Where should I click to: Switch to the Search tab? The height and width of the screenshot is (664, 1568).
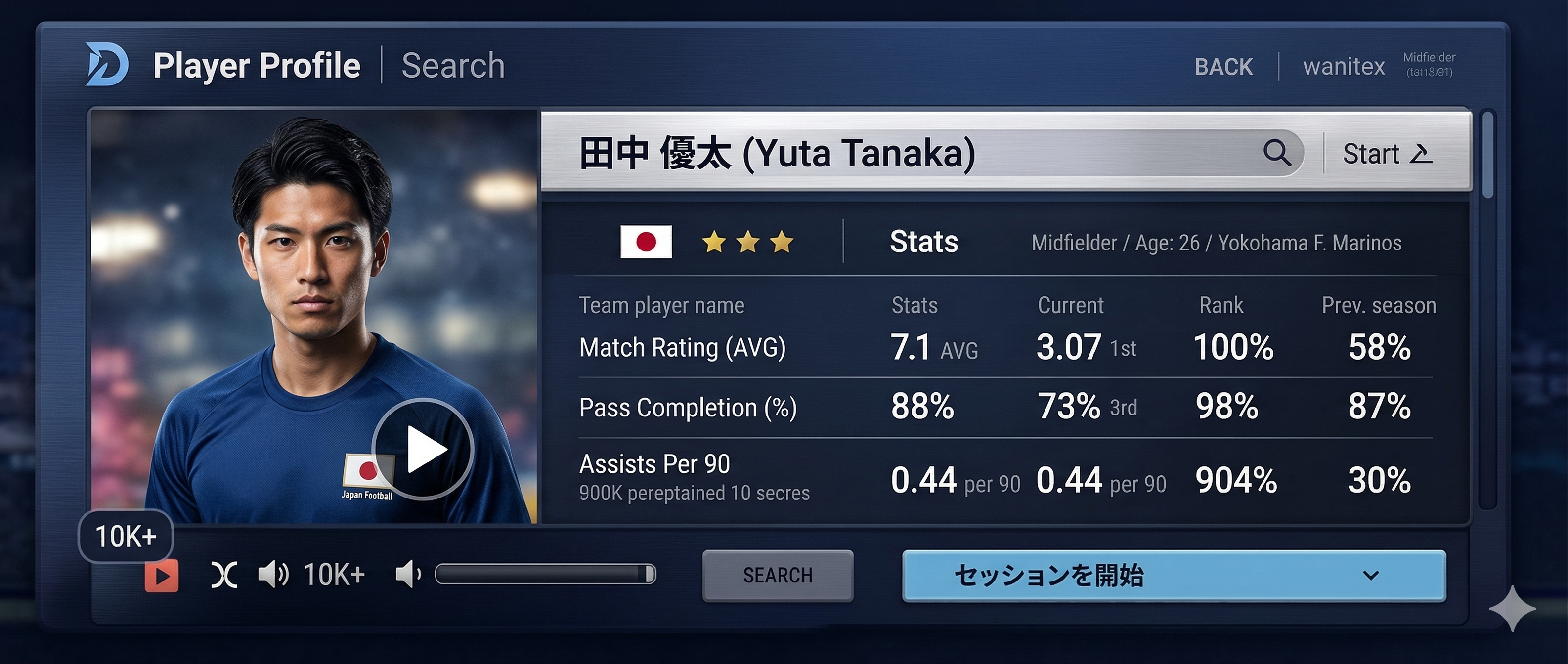tap(453, 66)
